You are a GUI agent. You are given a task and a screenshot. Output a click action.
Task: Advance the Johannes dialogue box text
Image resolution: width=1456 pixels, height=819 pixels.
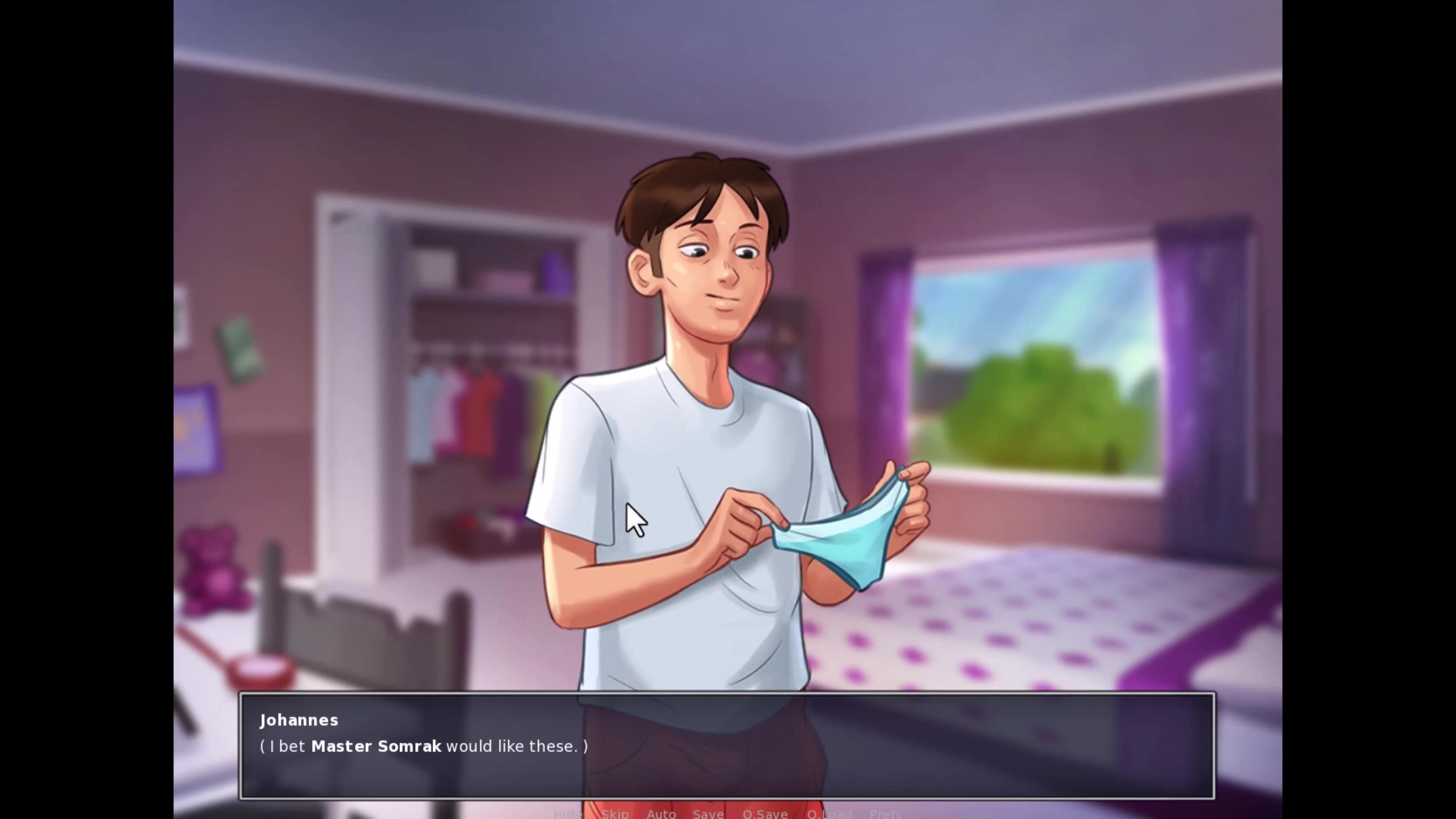click(727, 745)
